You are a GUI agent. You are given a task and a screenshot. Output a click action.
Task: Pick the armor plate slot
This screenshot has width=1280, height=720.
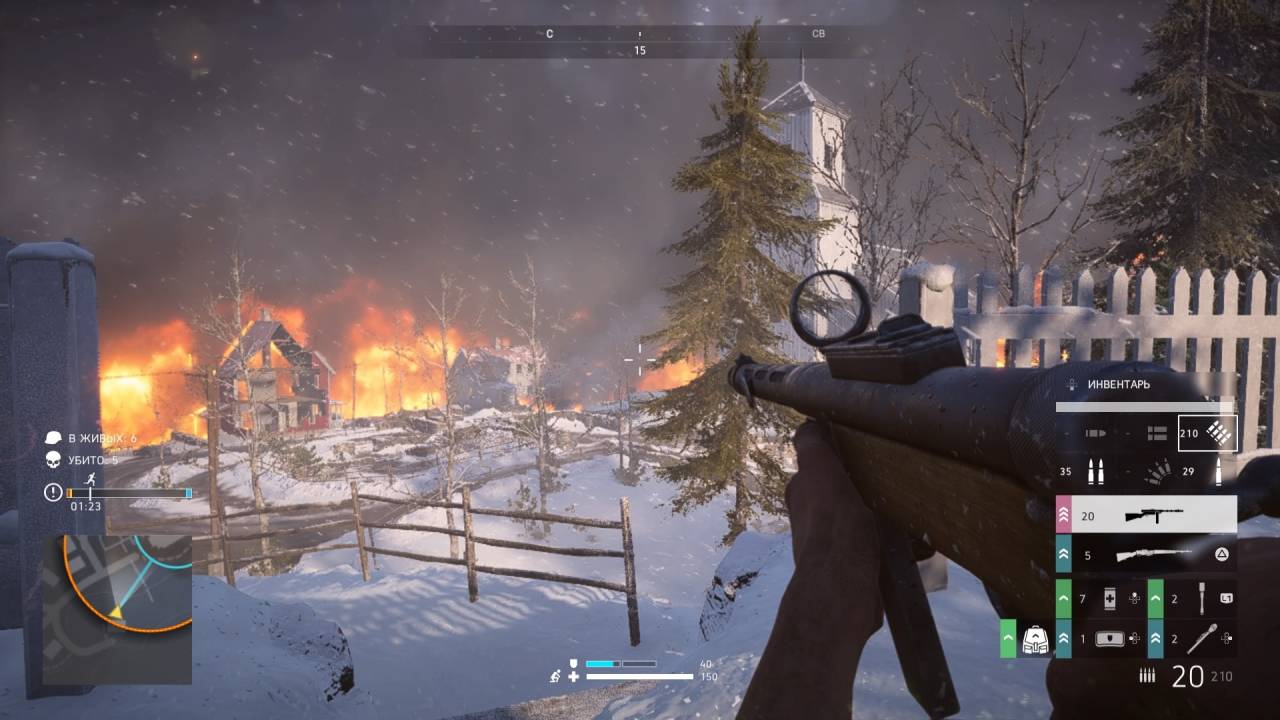[x=1109, y=638]
